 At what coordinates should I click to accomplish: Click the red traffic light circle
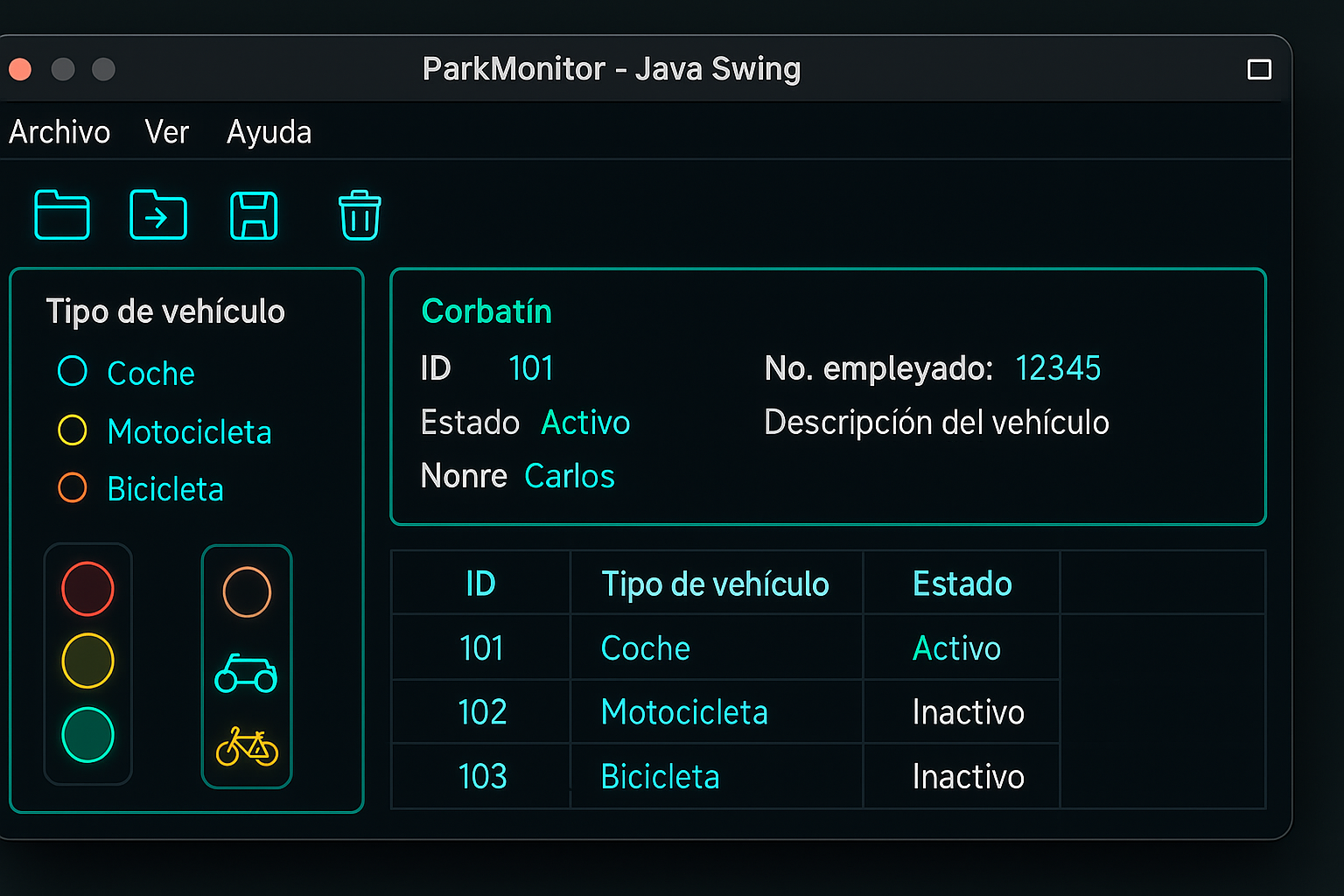[87, 587]
